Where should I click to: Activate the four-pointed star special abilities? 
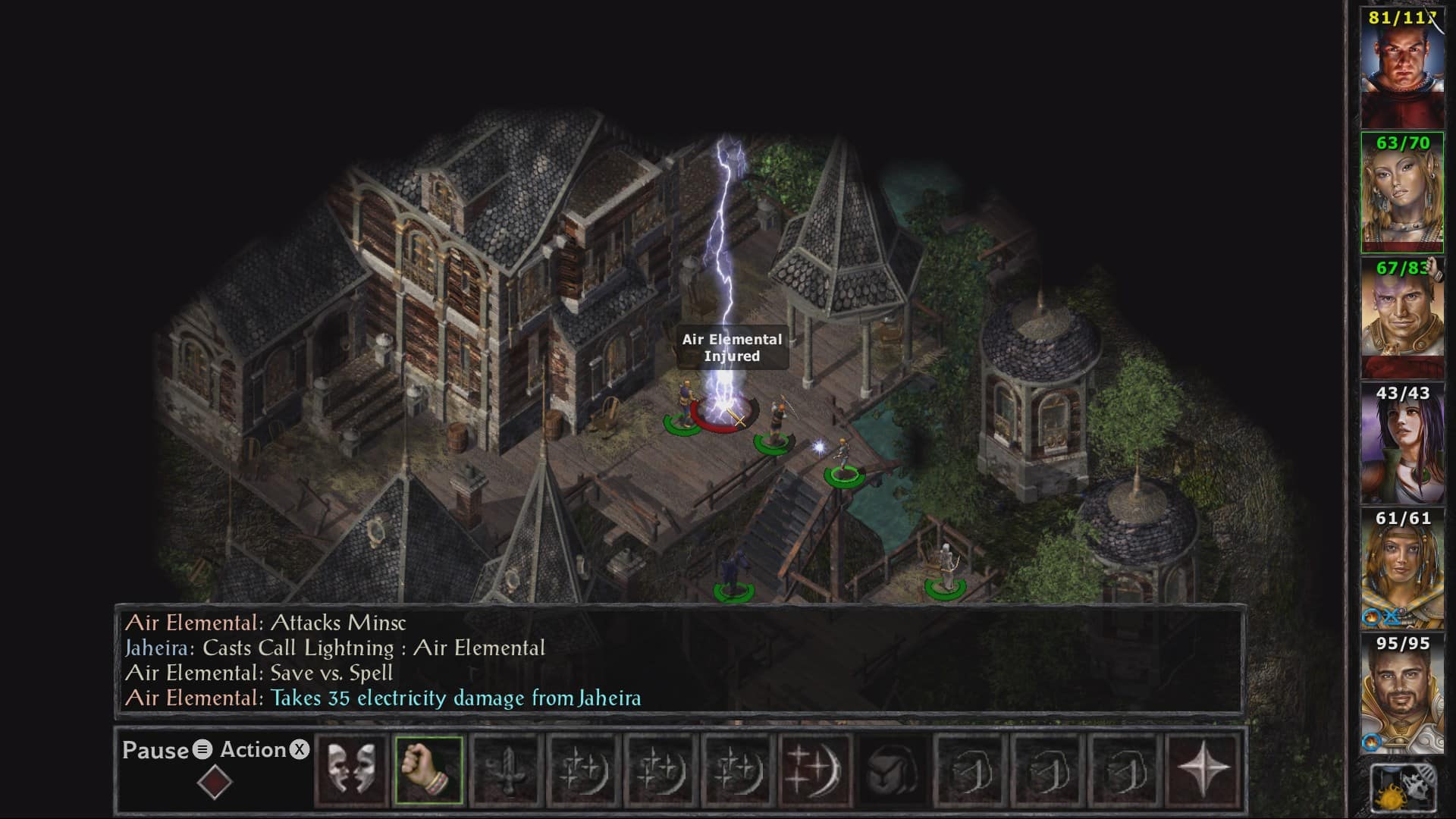1203,770
